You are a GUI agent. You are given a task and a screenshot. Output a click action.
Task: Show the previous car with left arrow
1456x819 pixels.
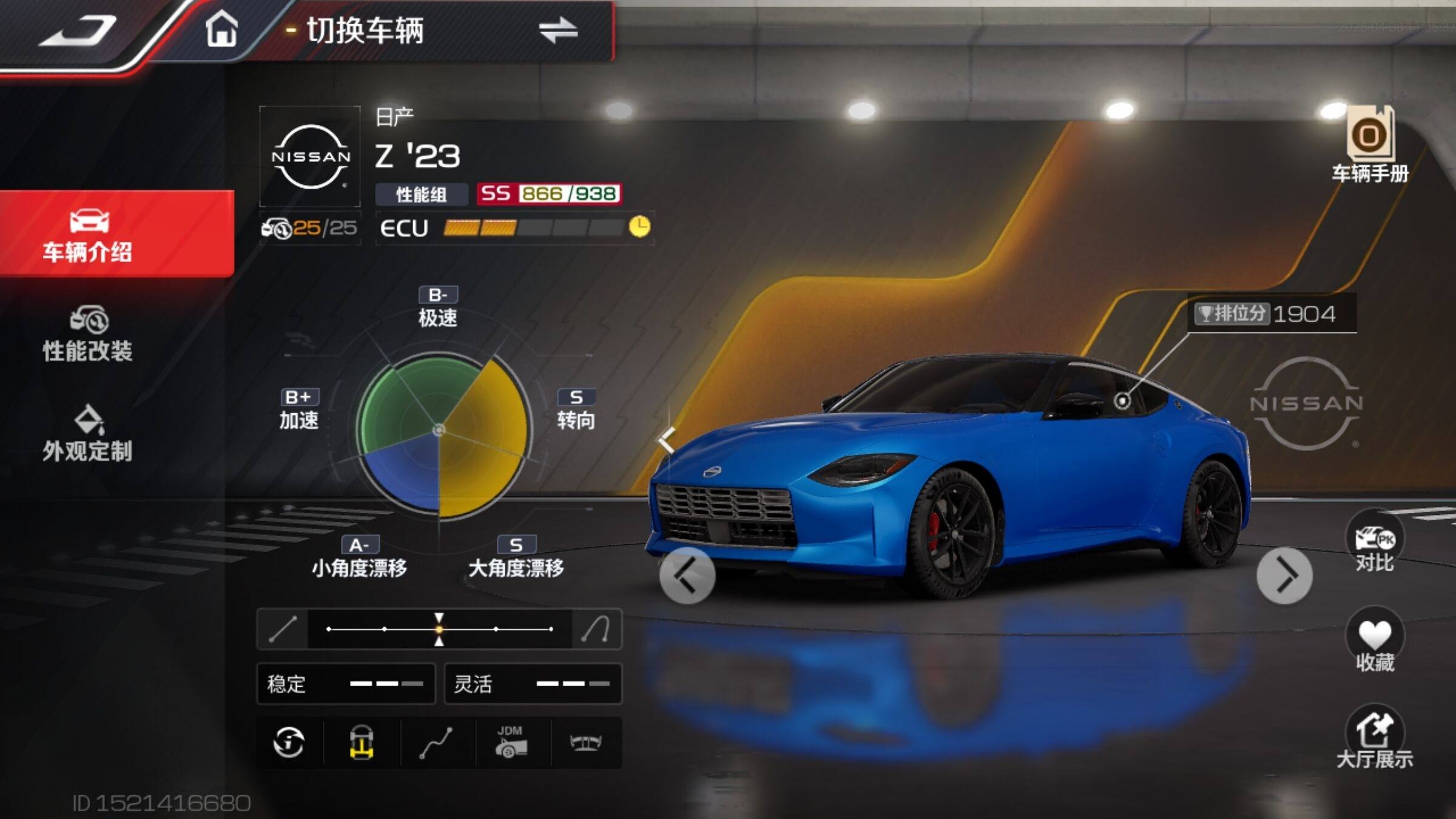point(687,576)
